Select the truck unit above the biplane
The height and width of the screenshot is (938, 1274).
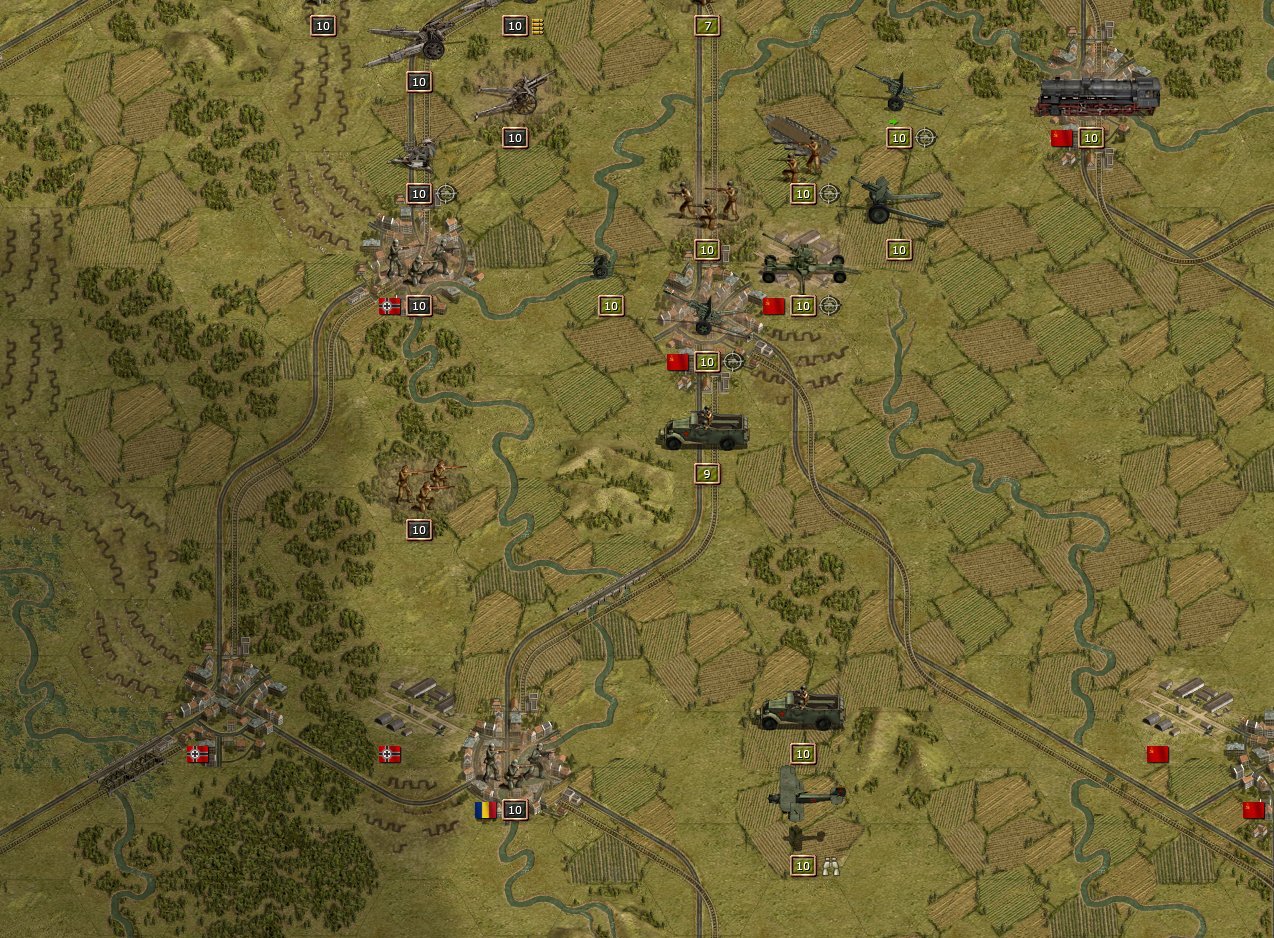802,709
